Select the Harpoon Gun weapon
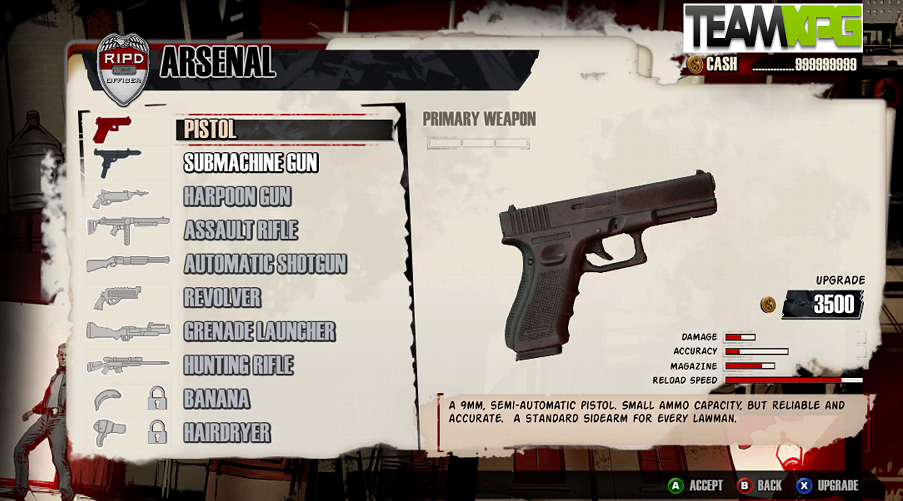This screenshot has width=903, height=501. point(237,197)
